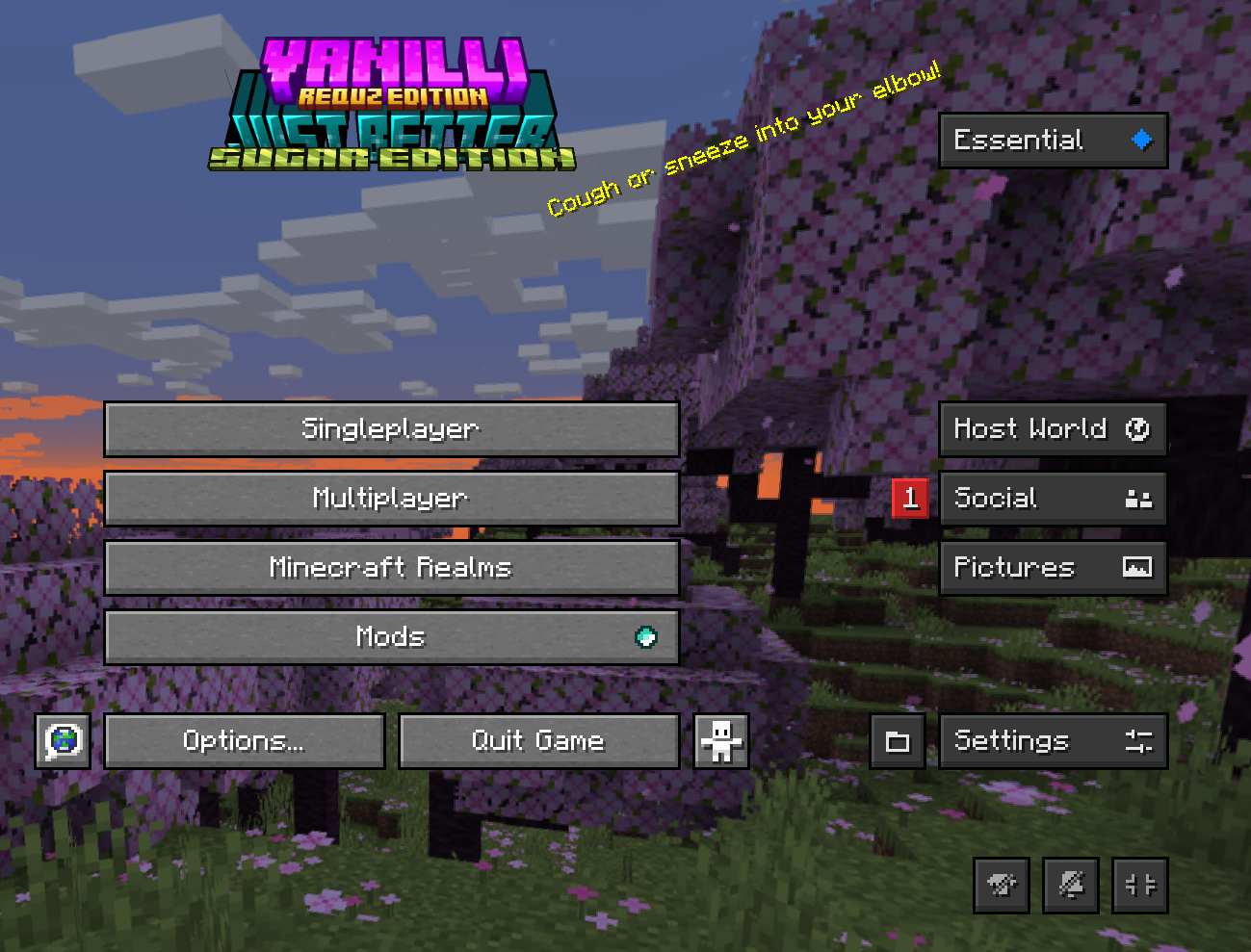Click the people icon on the Social button
The height and width of the screenshot is (952, 1251).
coord(1137,499)
